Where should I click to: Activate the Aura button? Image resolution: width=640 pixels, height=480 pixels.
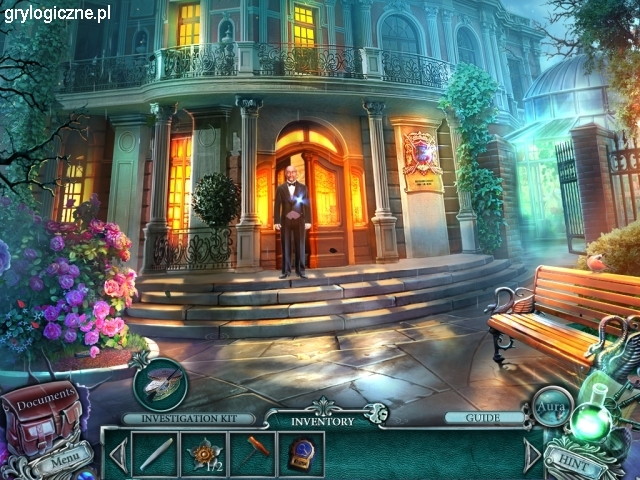552,408
